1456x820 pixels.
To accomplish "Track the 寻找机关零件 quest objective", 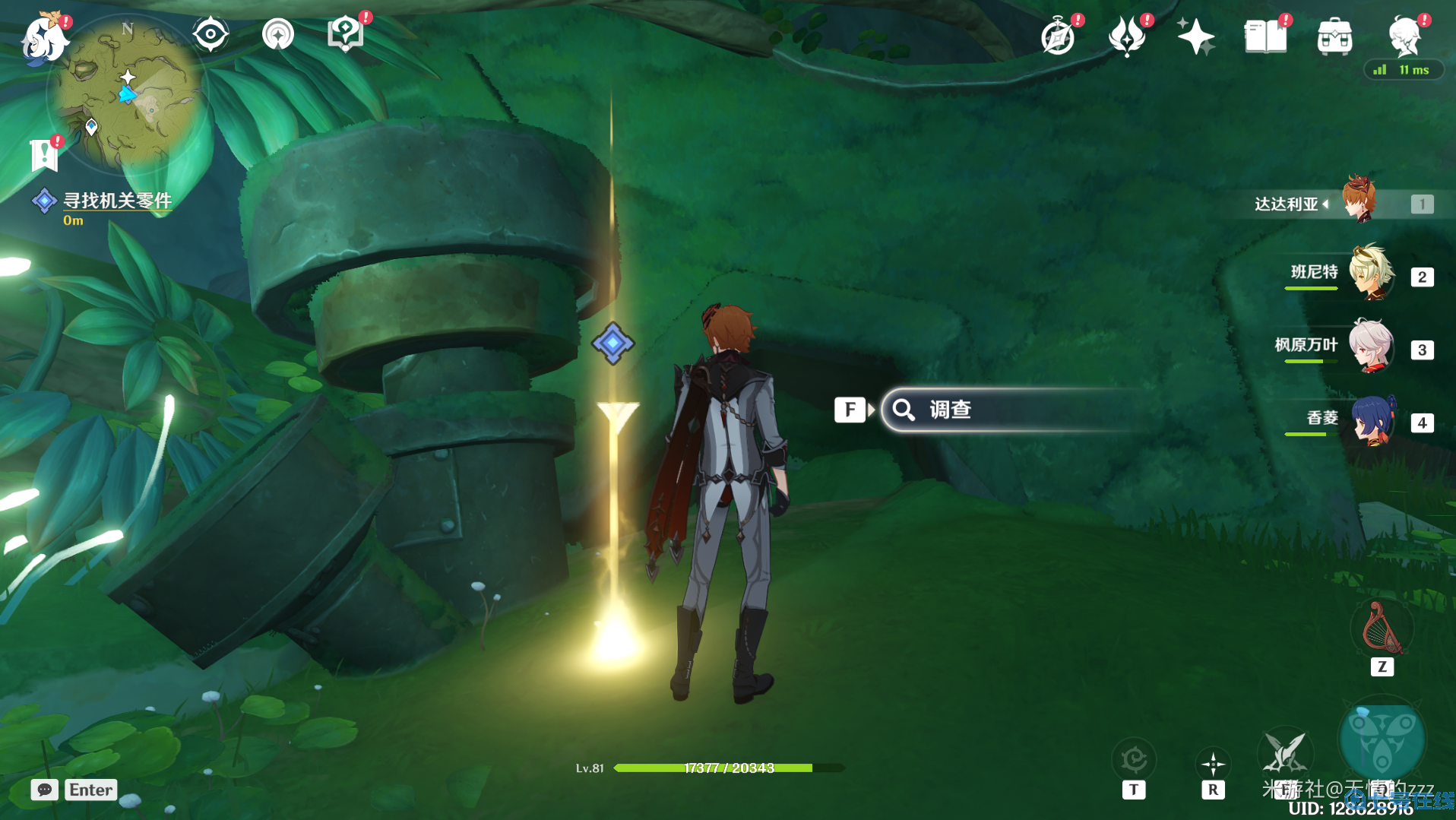I will pyautogui.click(x=116, y=201).
